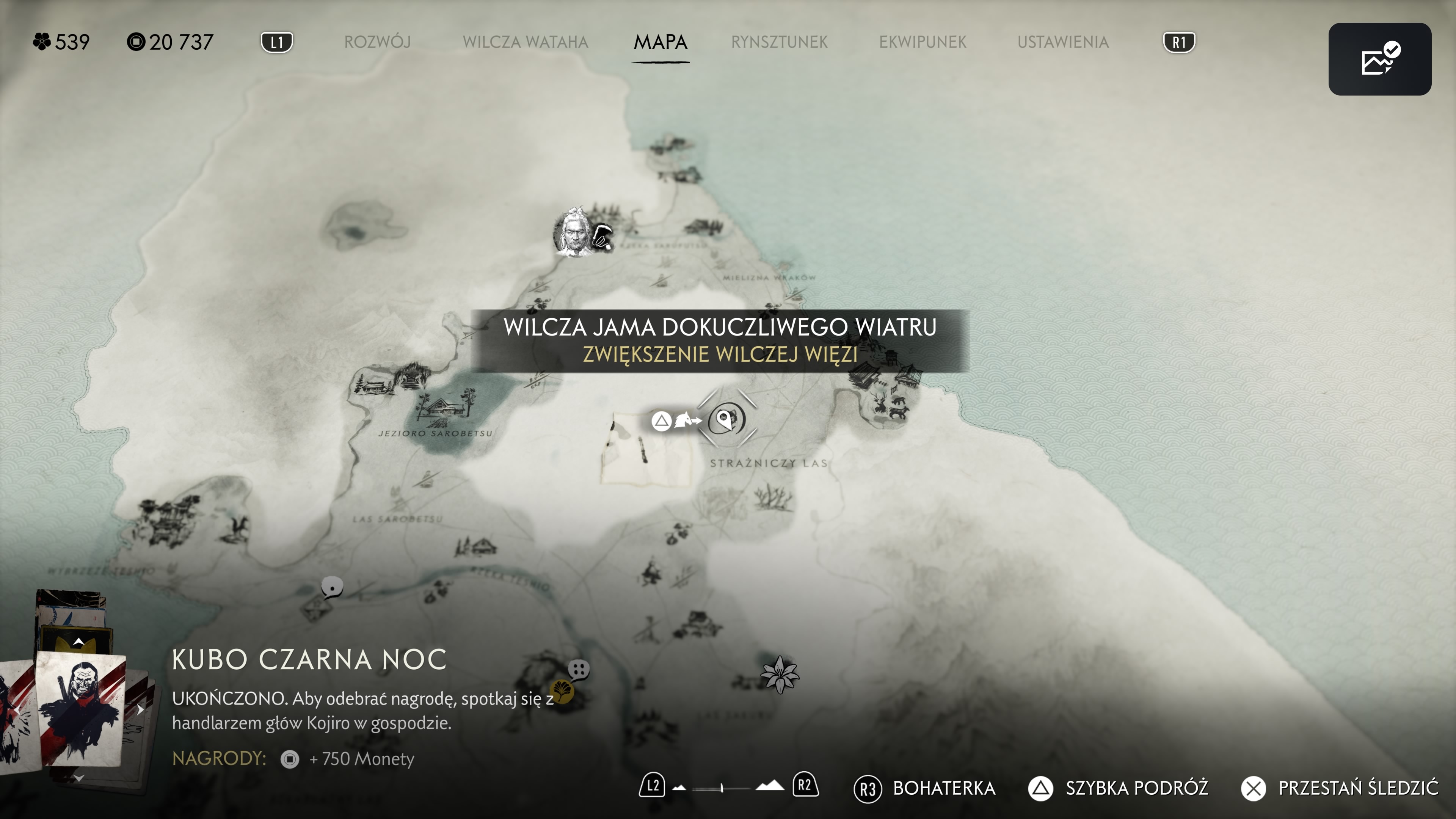
Task: Open the Ekwipunek tab
Action: 923,42
